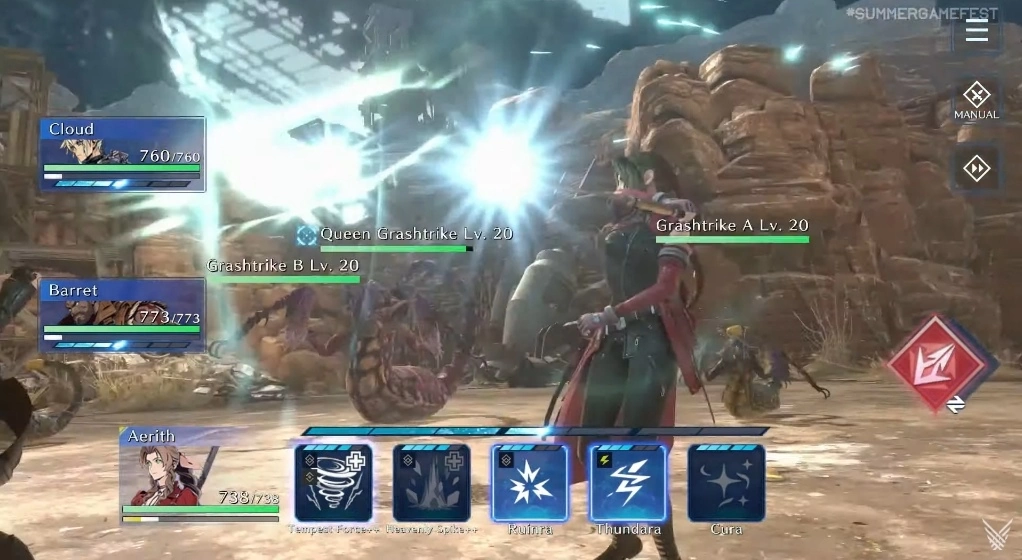
Task: Use the Tempest Force++ ability
Action: coord(333,483)
